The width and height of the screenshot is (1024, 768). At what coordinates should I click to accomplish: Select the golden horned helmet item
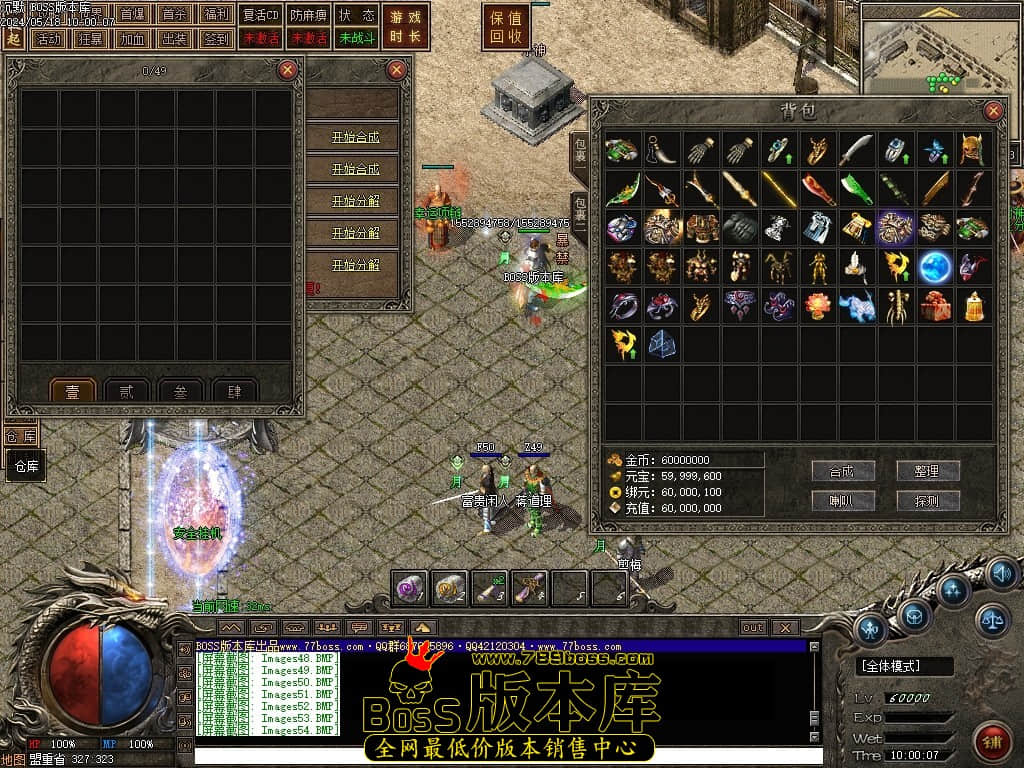(x=972, y=150)
